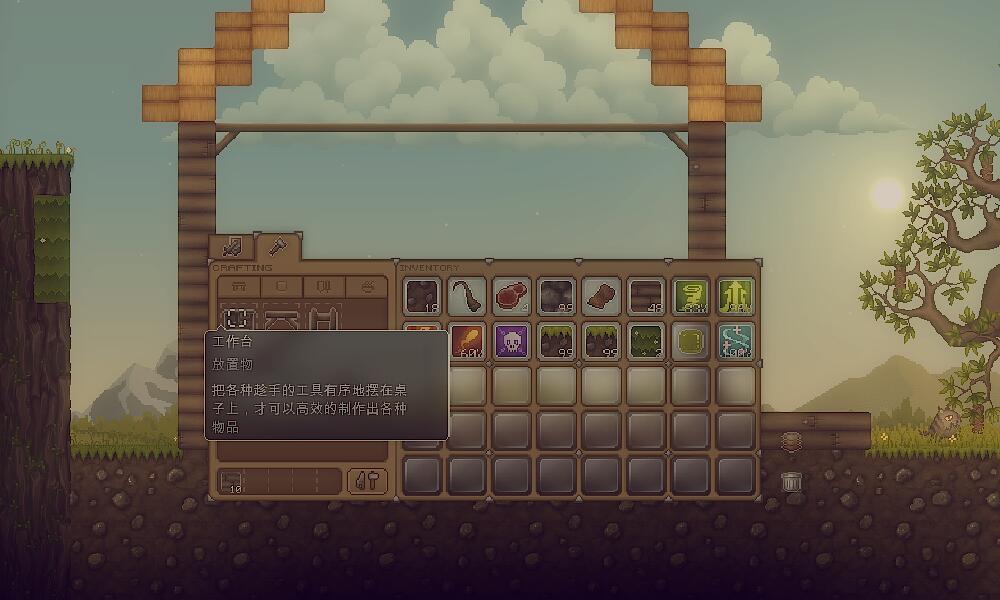Click the hammer craft button
The image size is (1000, 600).
[367, 481]
